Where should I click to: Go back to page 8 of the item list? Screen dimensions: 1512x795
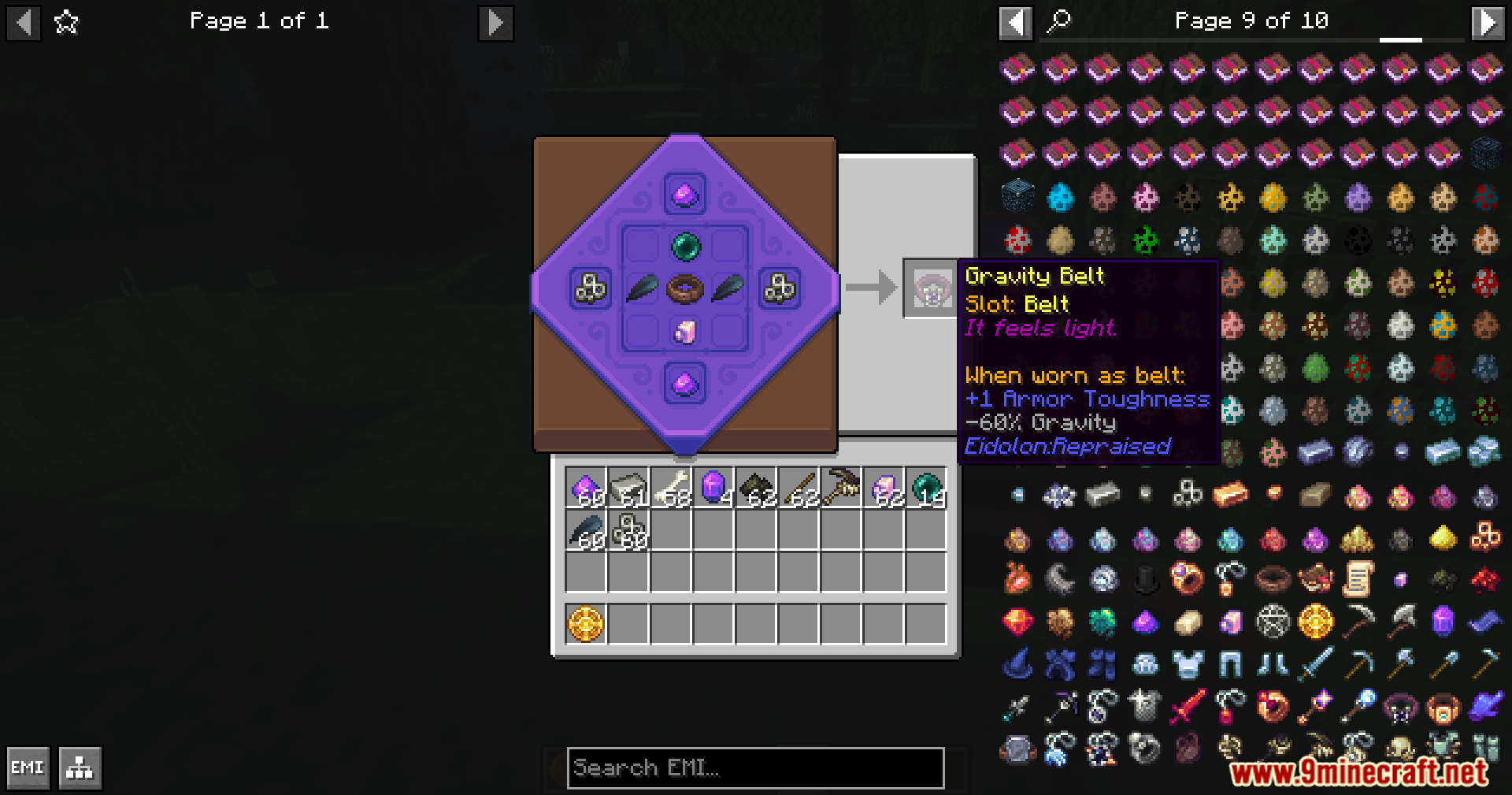pos(1016,21)
